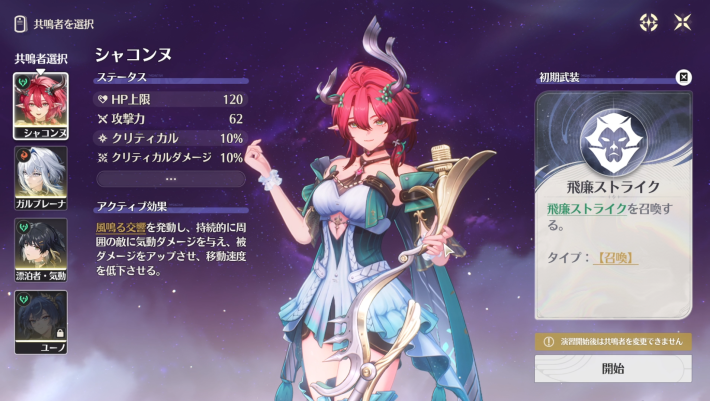This screenshot has width=710, height=401.
Task: Click the small icon beside 初期武装 header
Action: pos(683,77)
